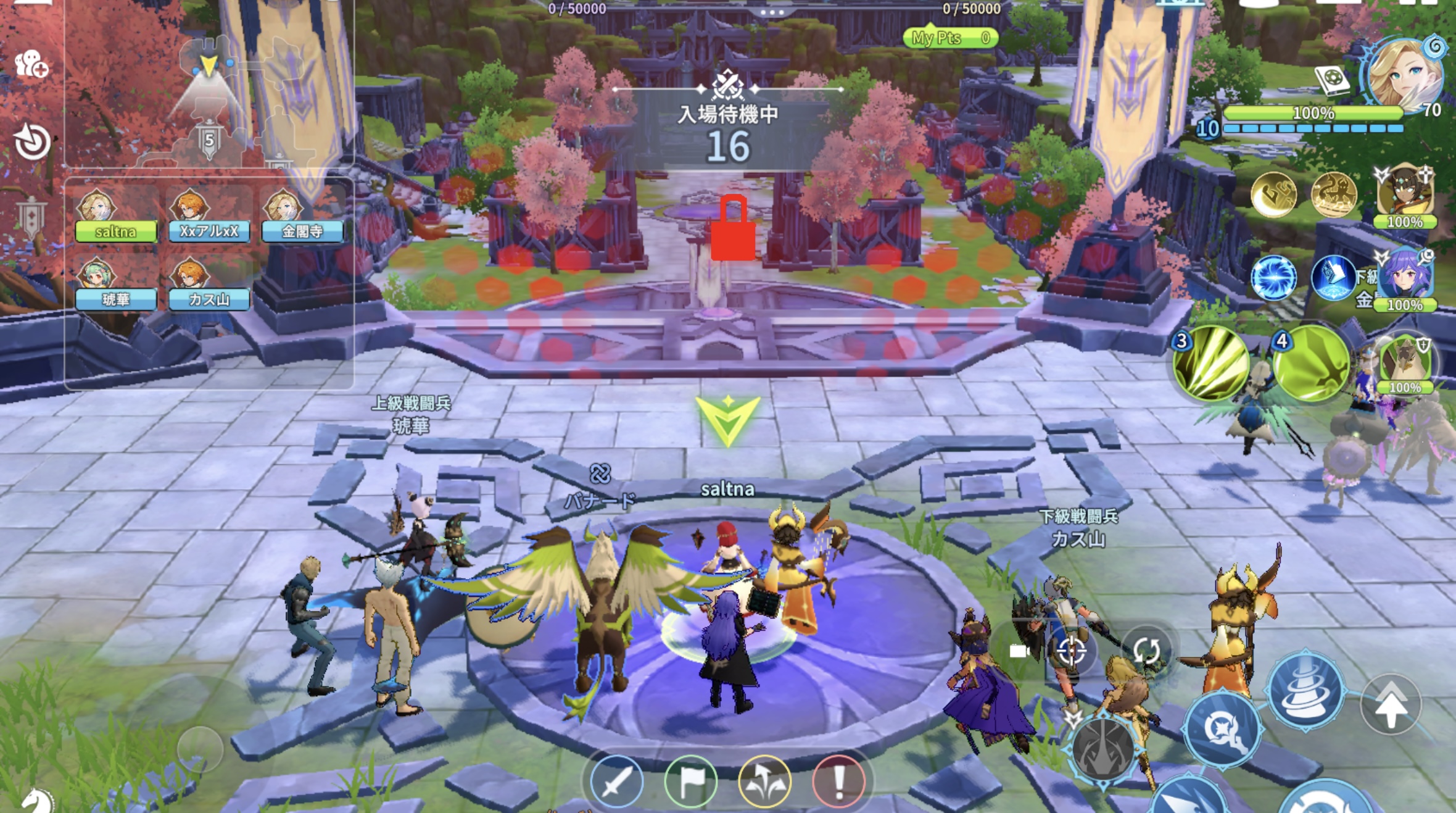Screen dimensions: 1456x813
Task: Tap the add friend icon
Action: tap(31, 63)
